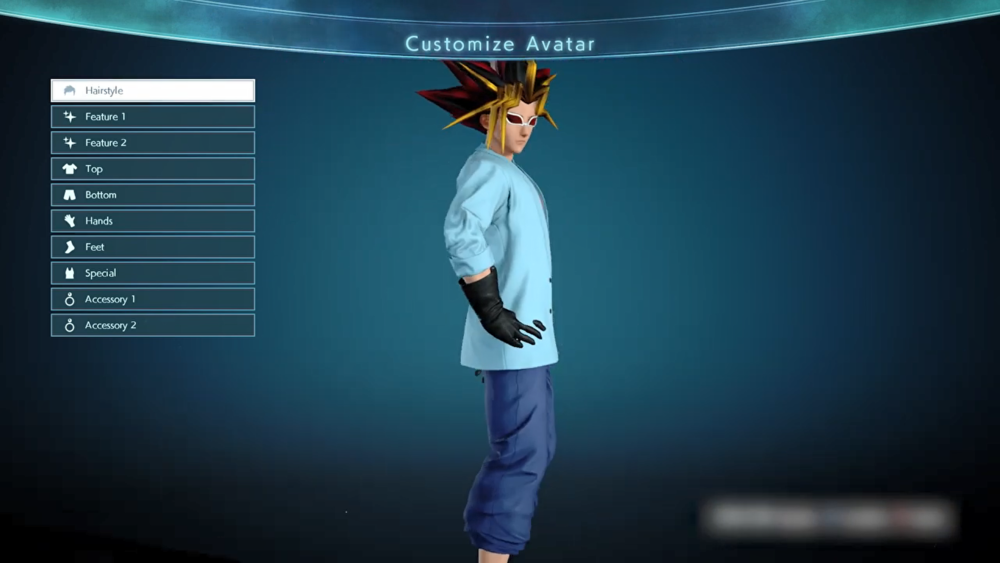Viewport: 1000px width, 563px height.
Task: Open the Special outfit entry
Action: [153, 273]
